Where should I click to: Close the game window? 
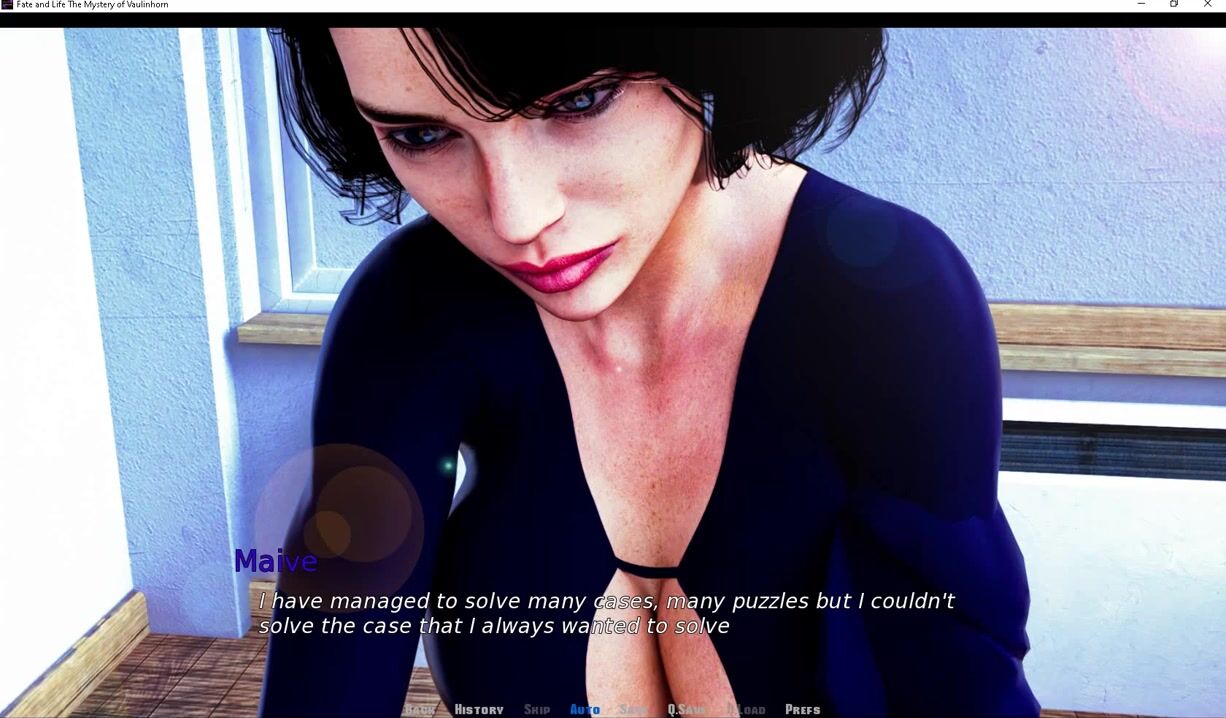pyautogui.click(x=1207, y=5)
